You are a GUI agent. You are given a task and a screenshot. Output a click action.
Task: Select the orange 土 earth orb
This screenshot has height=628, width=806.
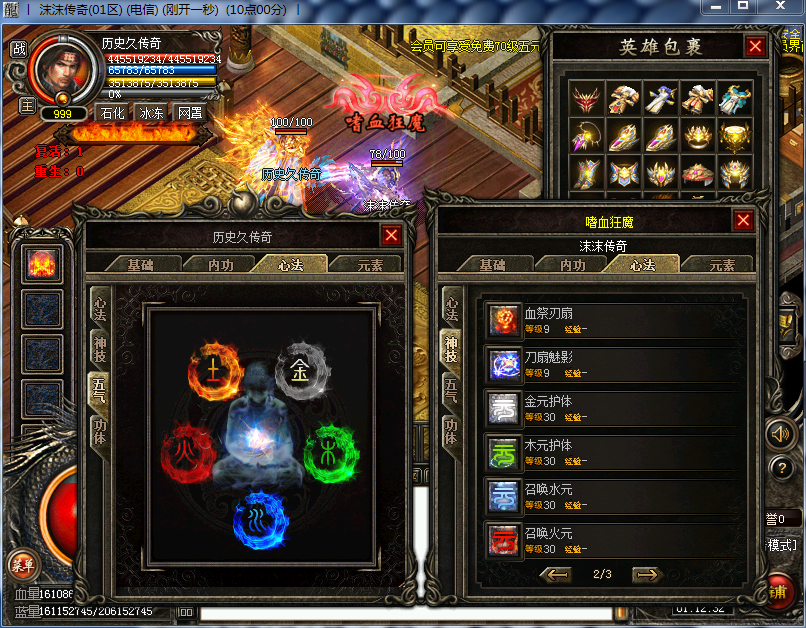point(214,370)
